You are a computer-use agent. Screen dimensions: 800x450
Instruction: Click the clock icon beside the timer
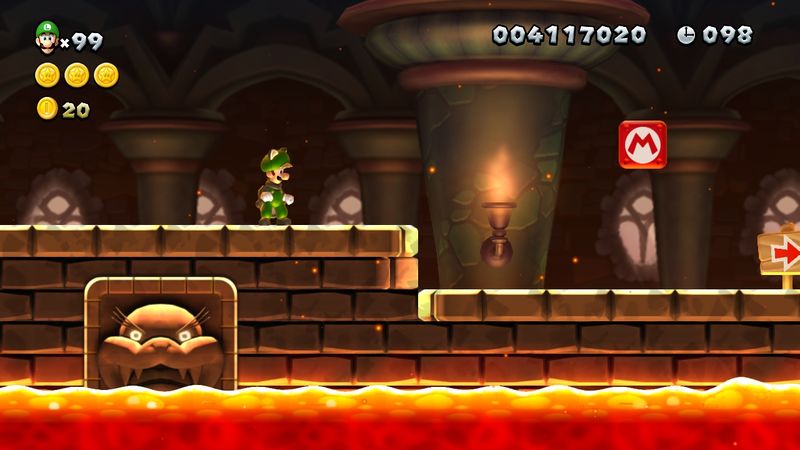coord(686,35)
